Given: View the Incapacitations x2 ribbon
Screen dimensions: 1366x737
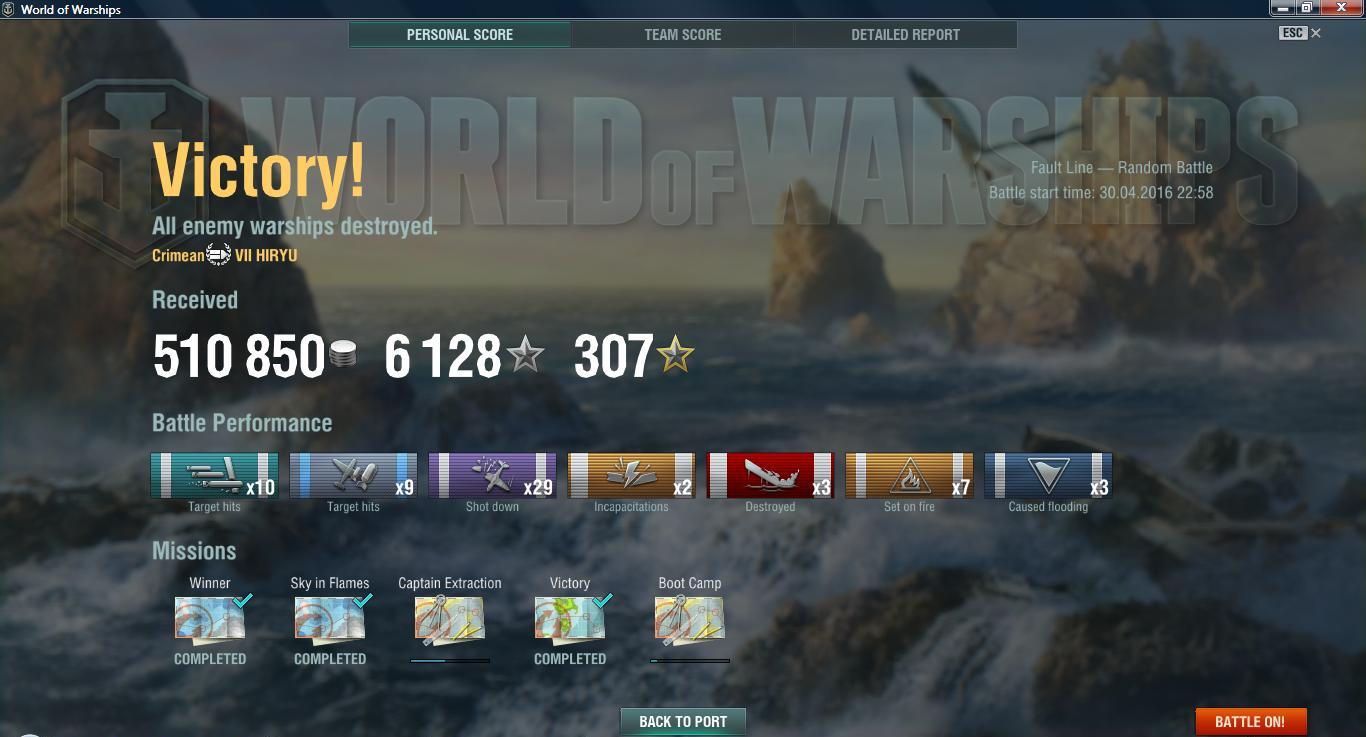Looking at the screenshot, I should point(631,476).
